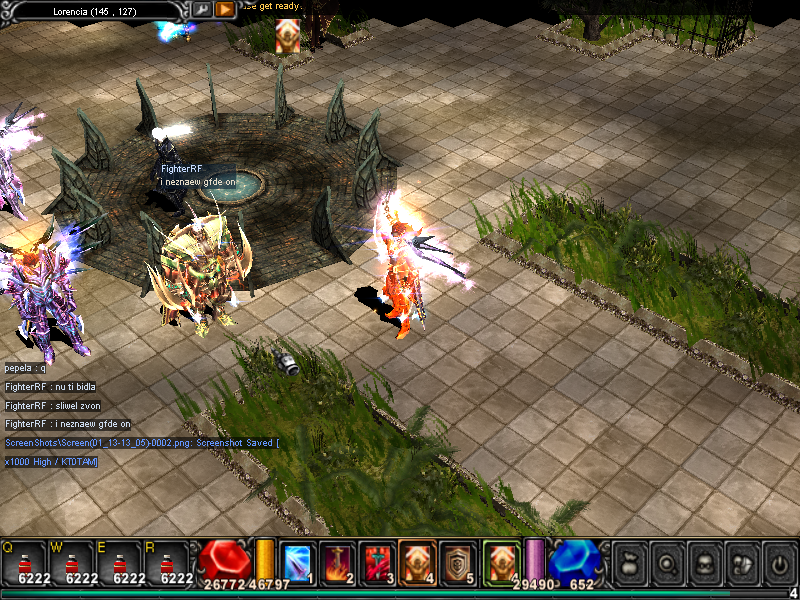Viewport: 800px width, 600px height.
Task: Click the active buff icon near top
Action: [288, 35]
